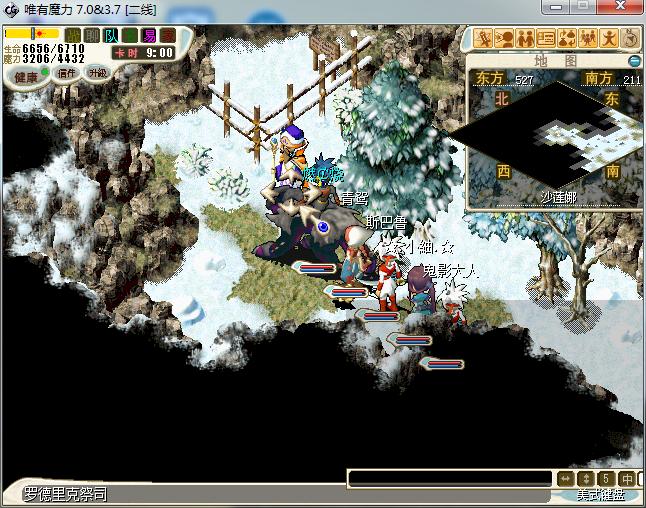This screenshot has width=646, height=508.
Task: Select the talking head speech action icon
Action: coord(505,39)
